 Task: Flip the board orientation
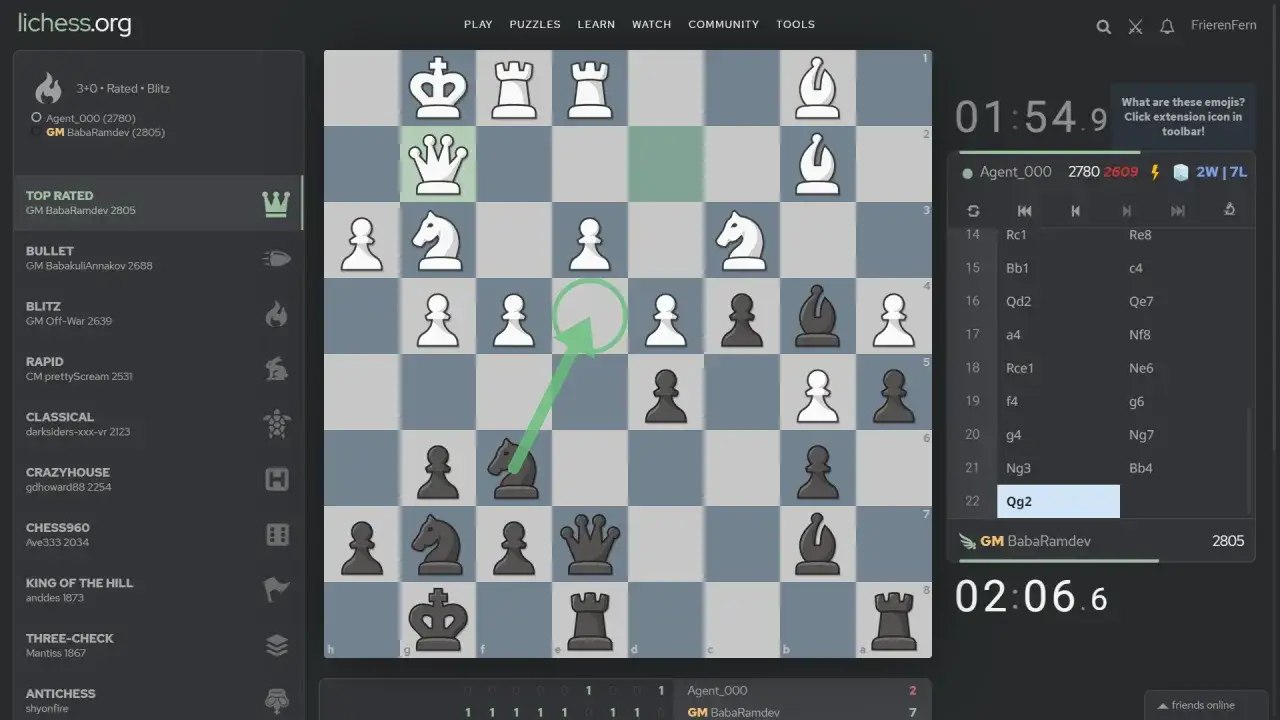(972, 211)
